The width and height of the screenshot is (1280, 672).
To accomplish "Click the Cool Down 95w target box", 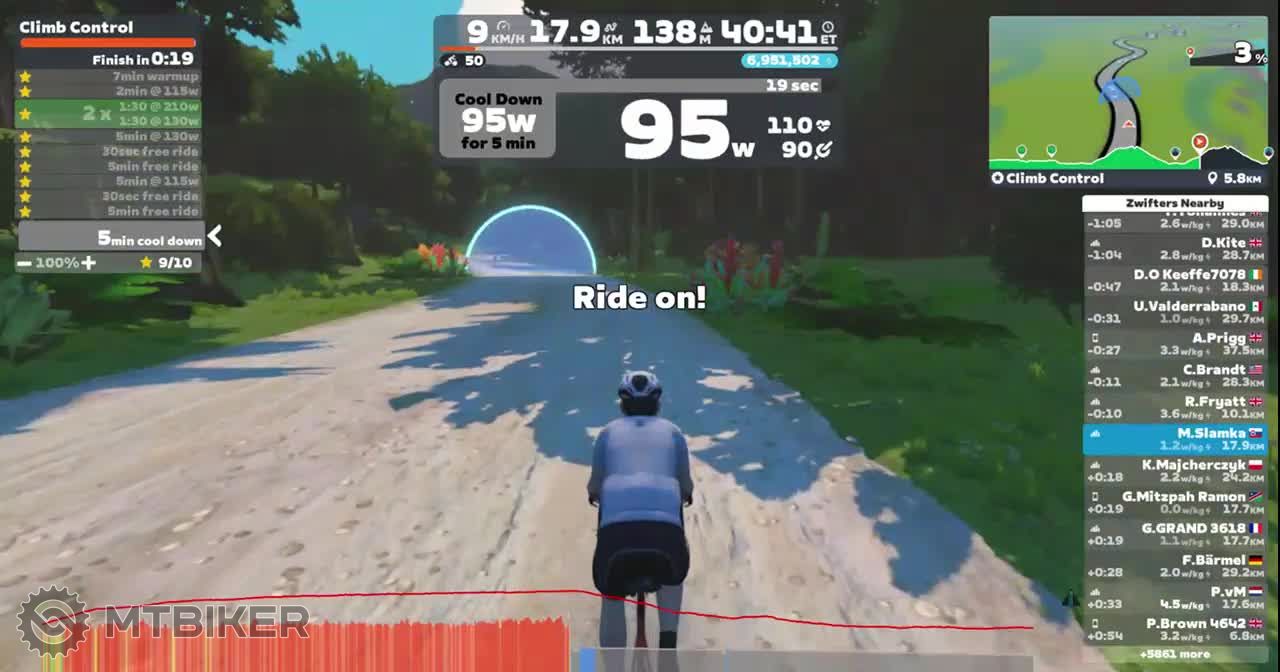I will pyautogui.click(x=498, y=122).
